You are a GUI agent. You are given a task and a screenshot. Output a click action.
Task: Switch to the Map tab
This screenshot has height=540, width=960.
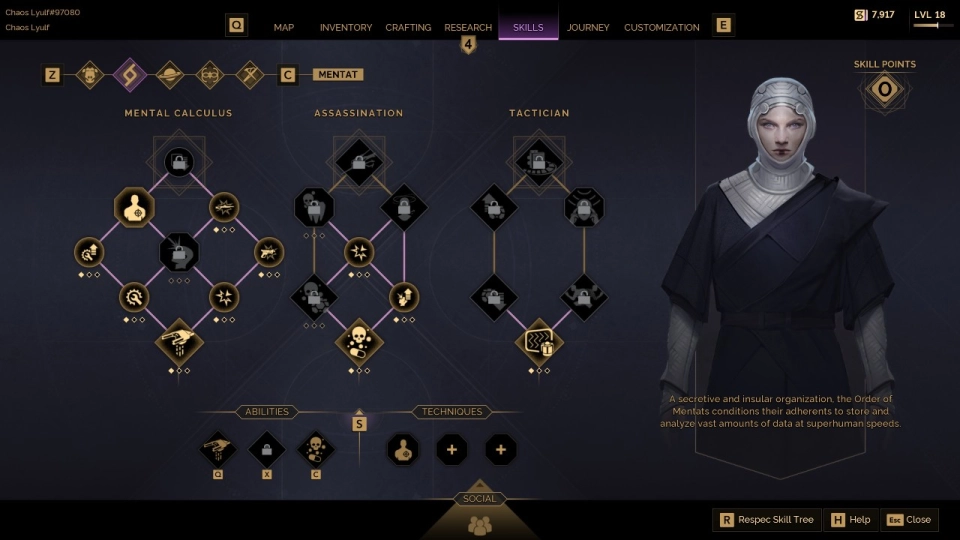tap(284, 27)
